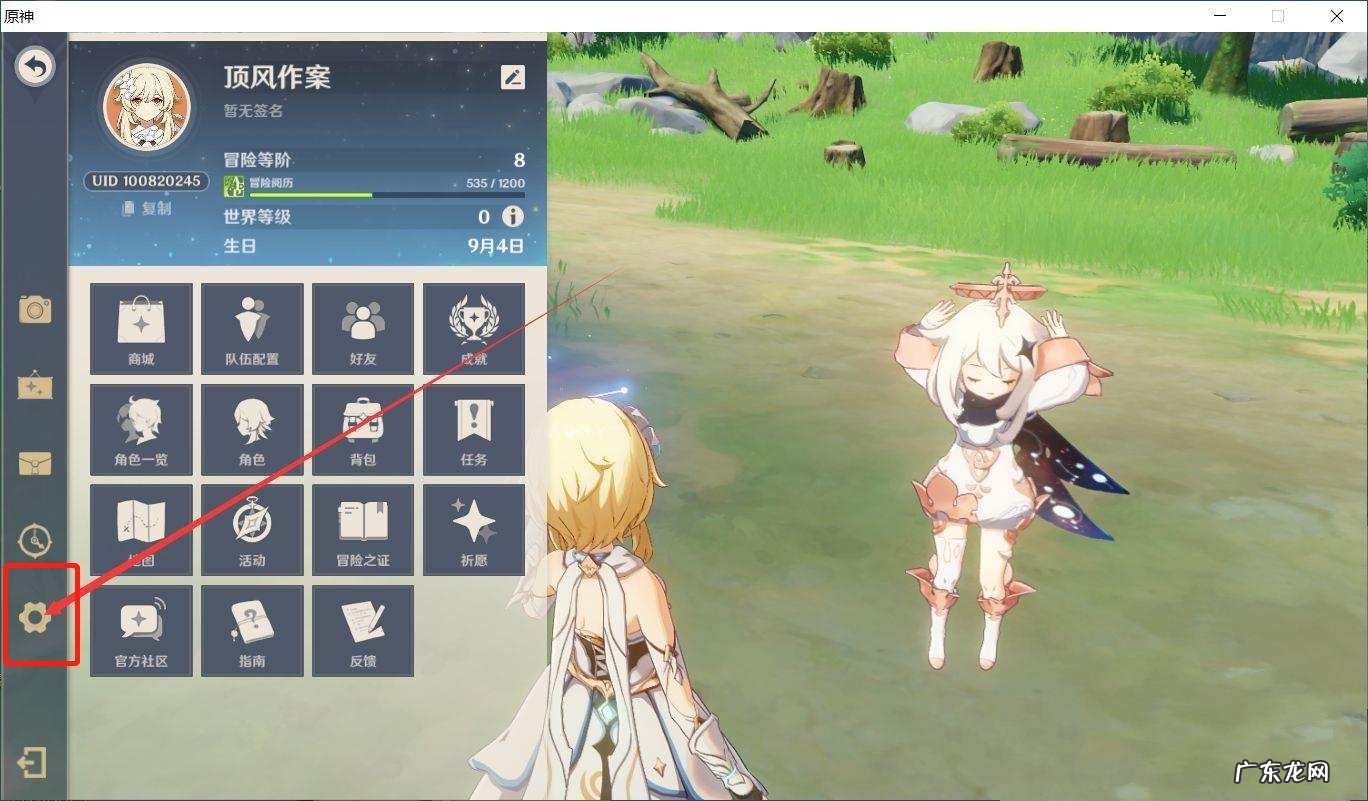Open the Inventory backpack (背包)
Image resolution: width=1368 pixels, height=801 pixels.
click(363, 429)
